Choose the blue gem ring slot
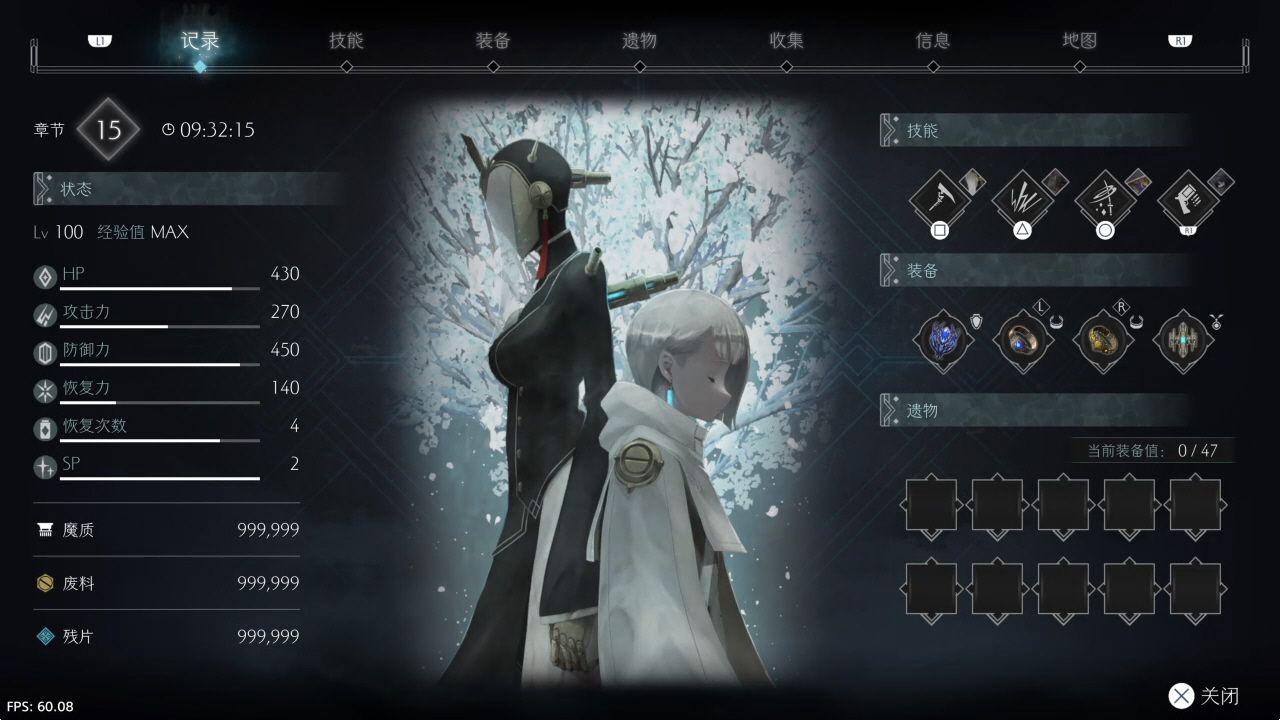This screenshot has height=720, width=1280. click(x=1023, y=340)
